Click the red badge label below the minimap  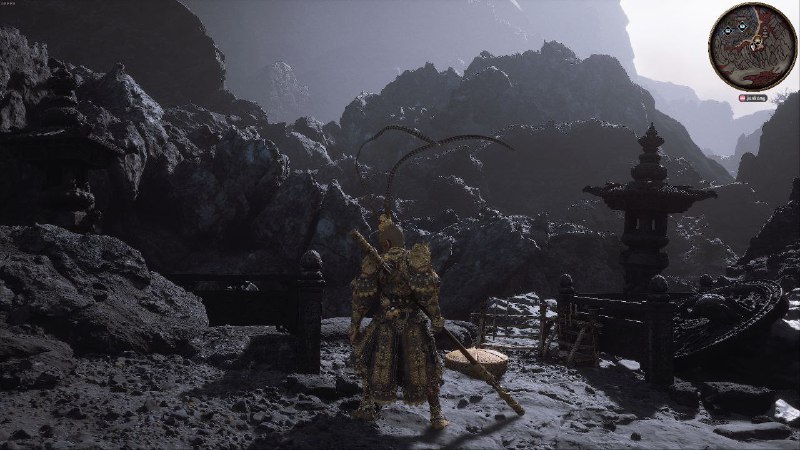pos(750,99)
